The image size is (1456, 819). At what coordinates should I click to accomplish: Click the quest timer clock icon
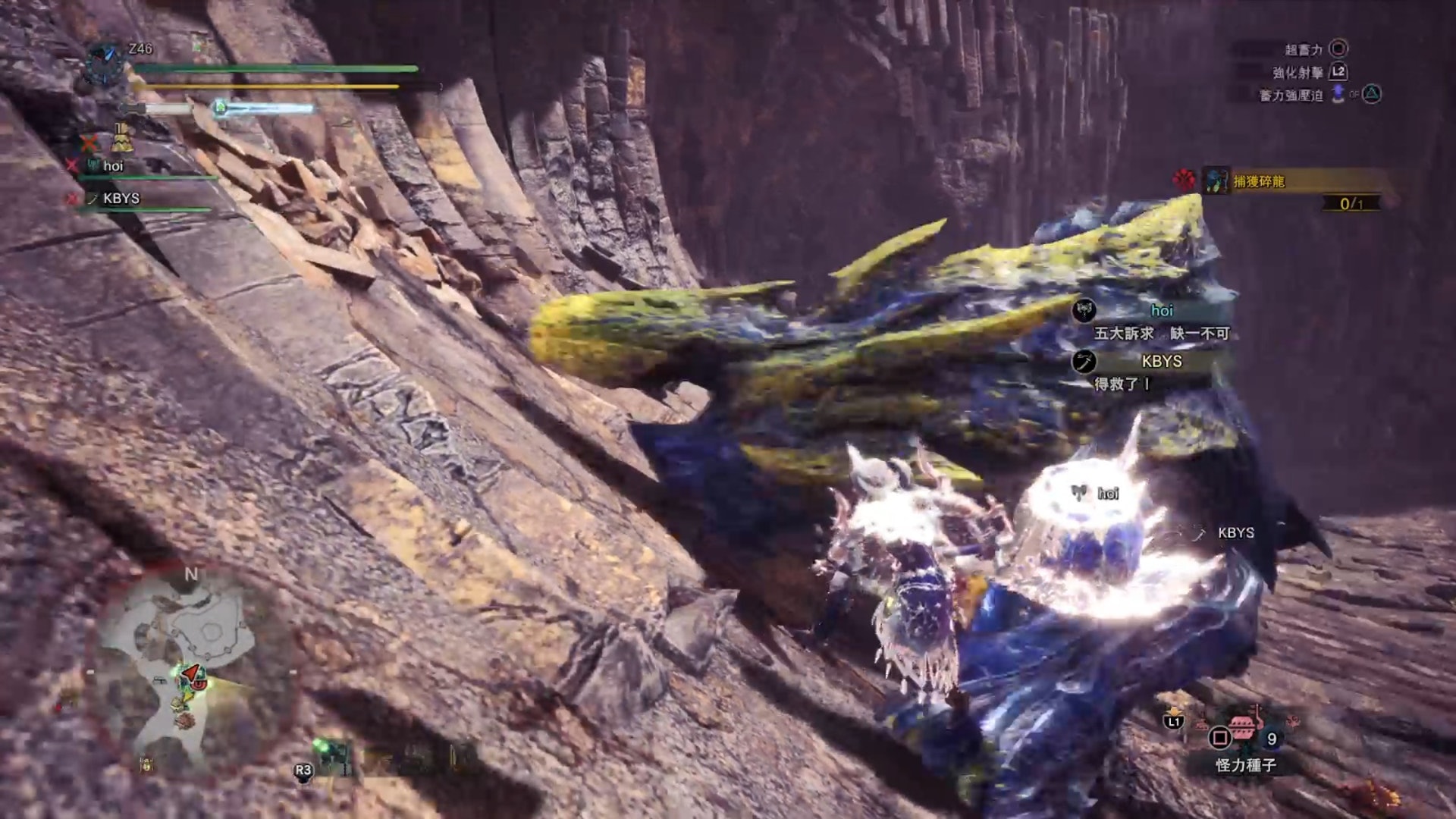[105, 63]
